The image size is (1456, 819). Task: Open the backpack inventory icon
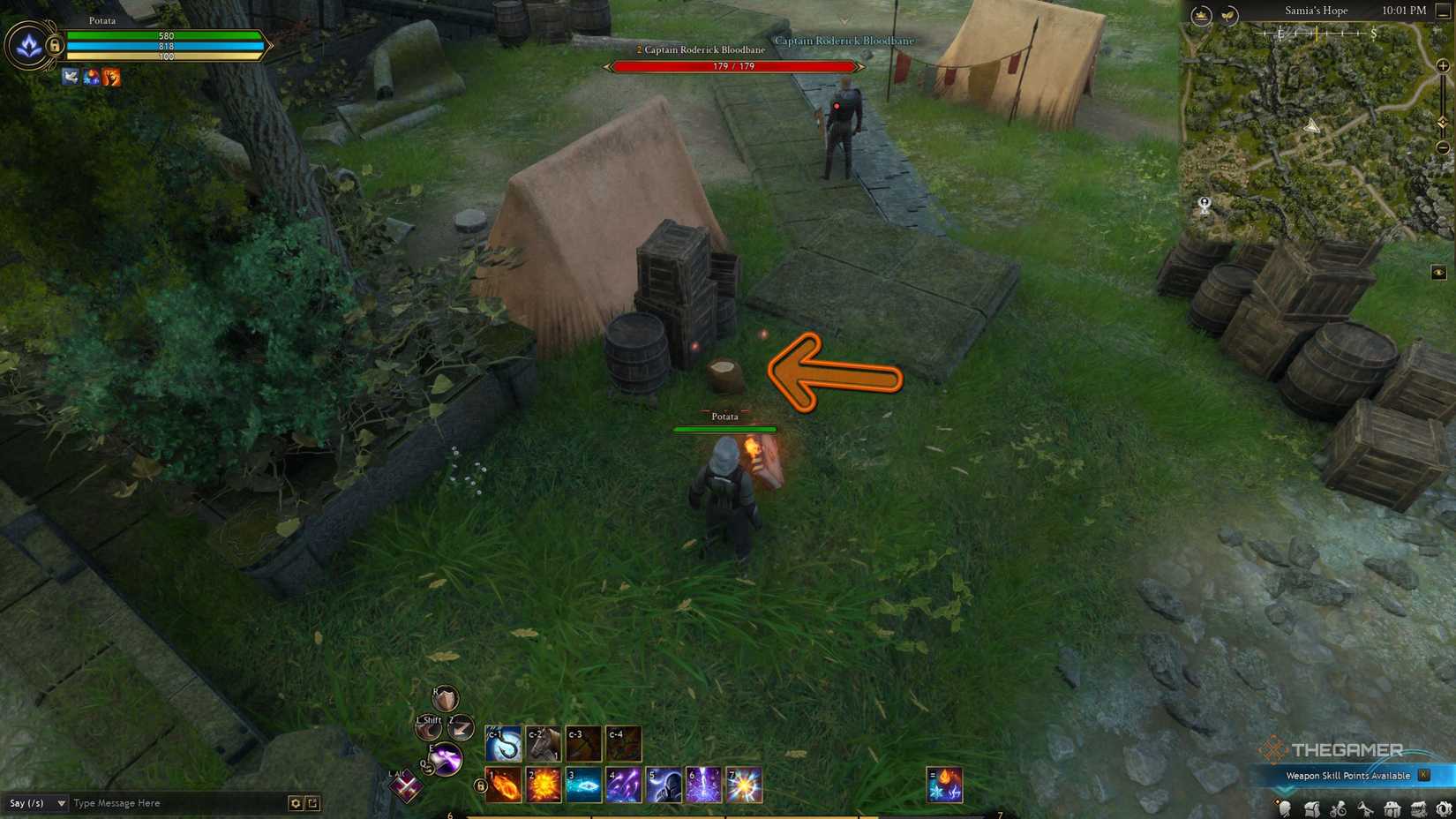click(1312, 808)
